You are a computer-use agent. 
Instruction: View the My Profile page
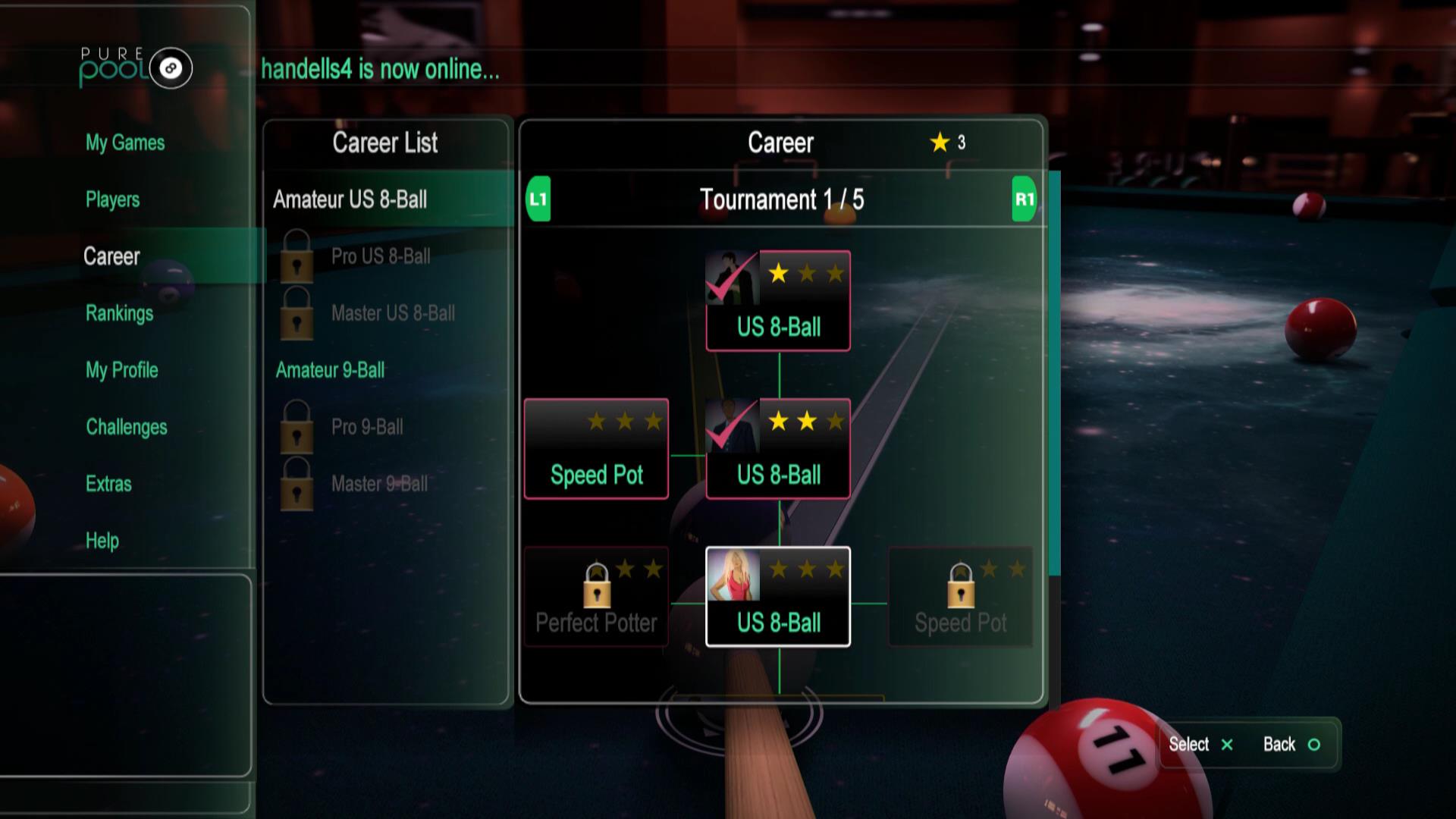point(121,370)
